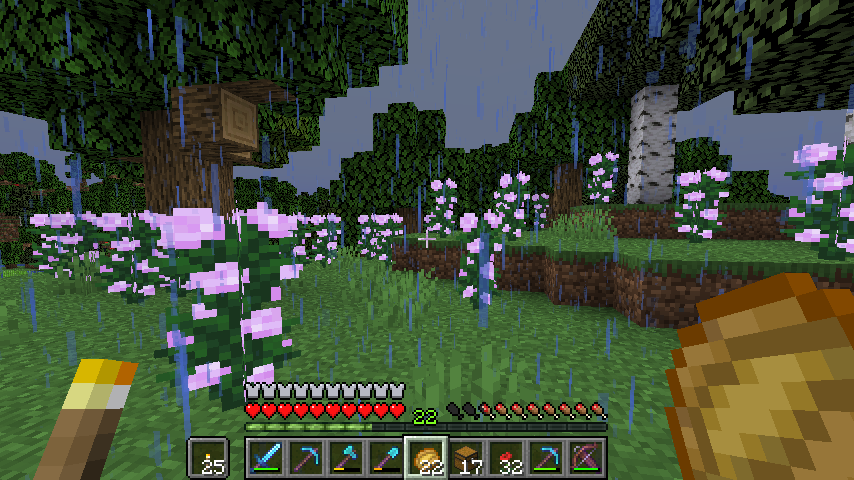Pick the wooden block stack of 17
854x480 pixels.
466,458
